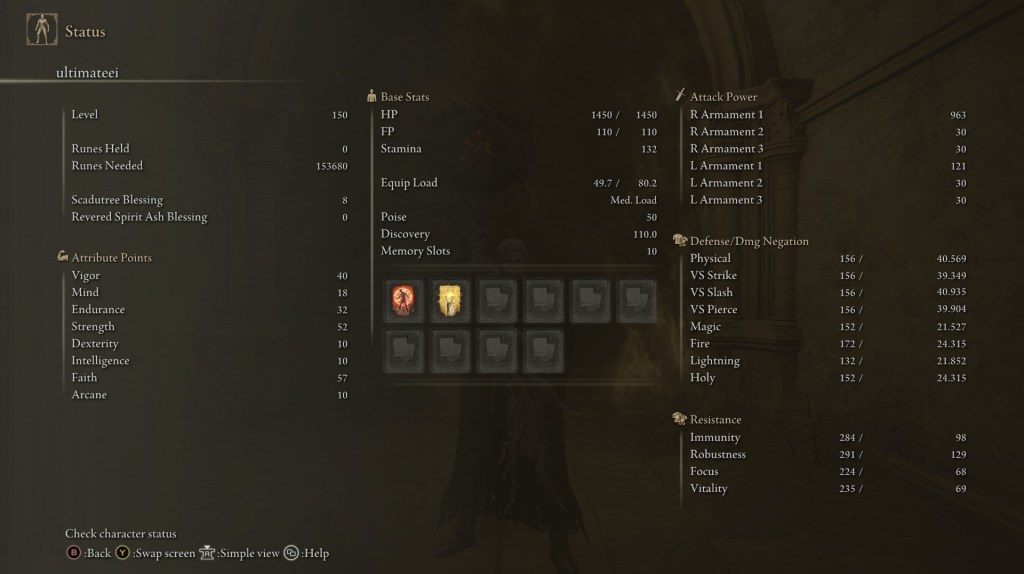The image size is (1024, 574).
Task: Highlight the Poise stat row
Action: tap(518, 217)
